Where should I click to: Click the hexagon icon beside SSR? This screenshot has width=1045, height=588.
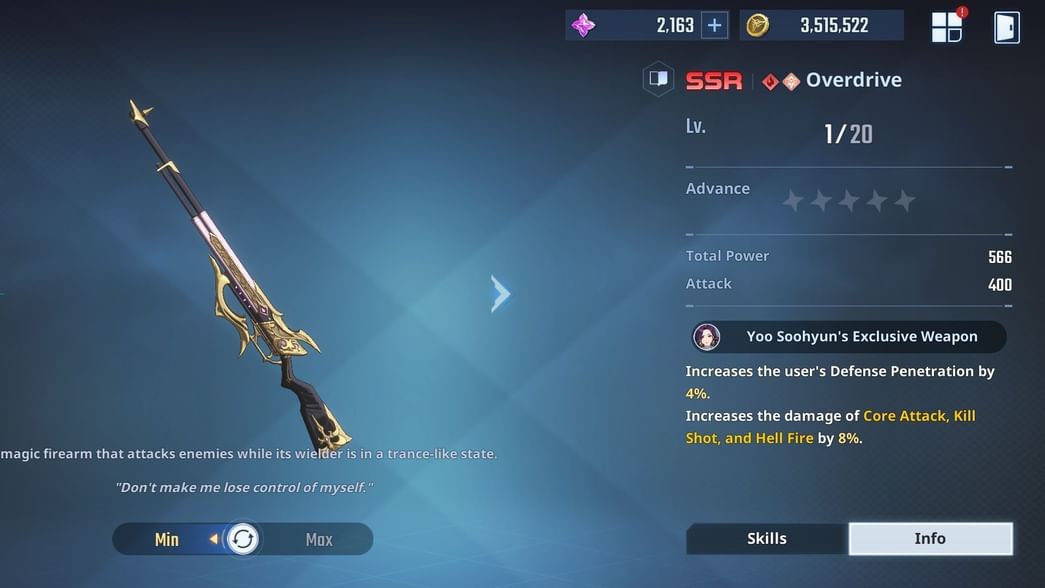658,80
